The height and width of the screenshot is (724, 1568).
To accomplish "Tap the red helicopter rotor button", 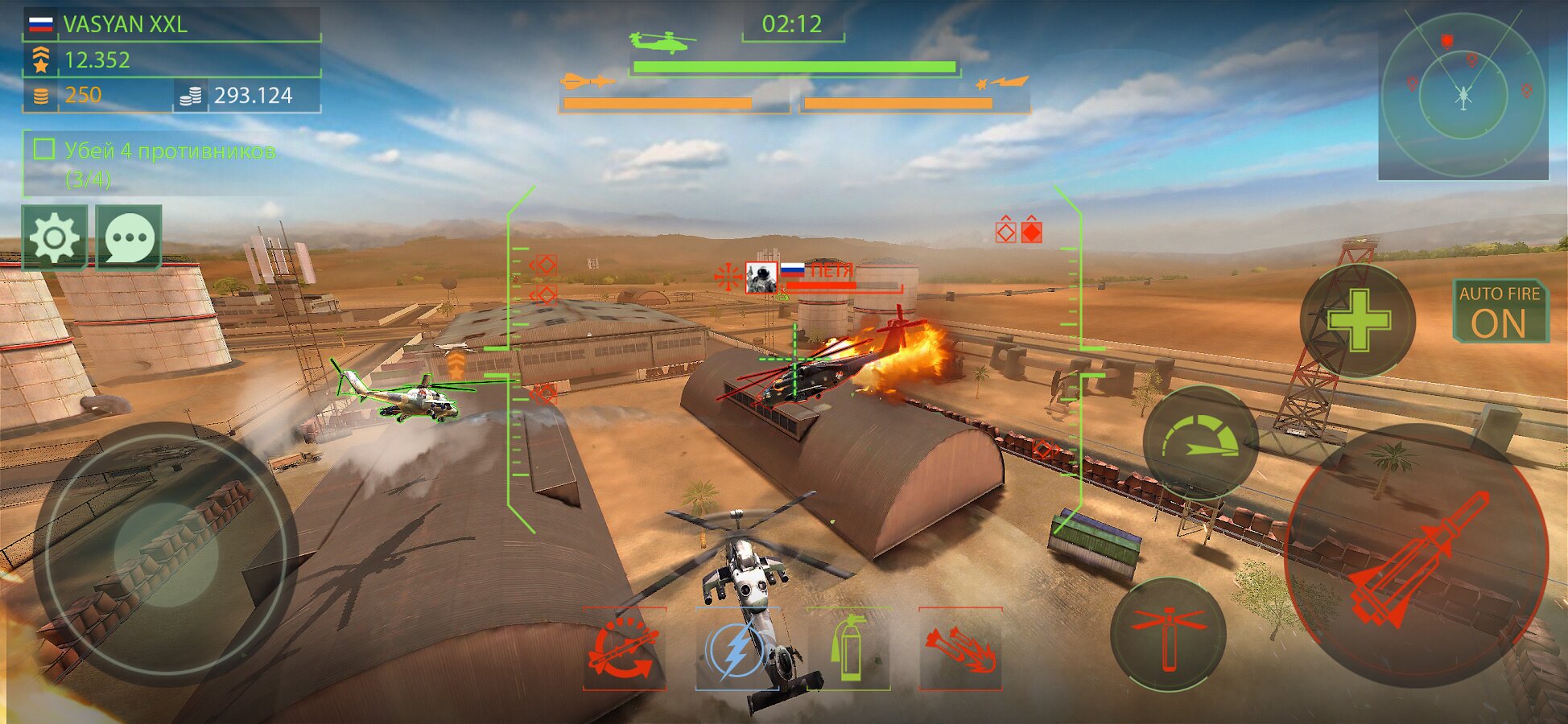I will [x=1168, y=635].
